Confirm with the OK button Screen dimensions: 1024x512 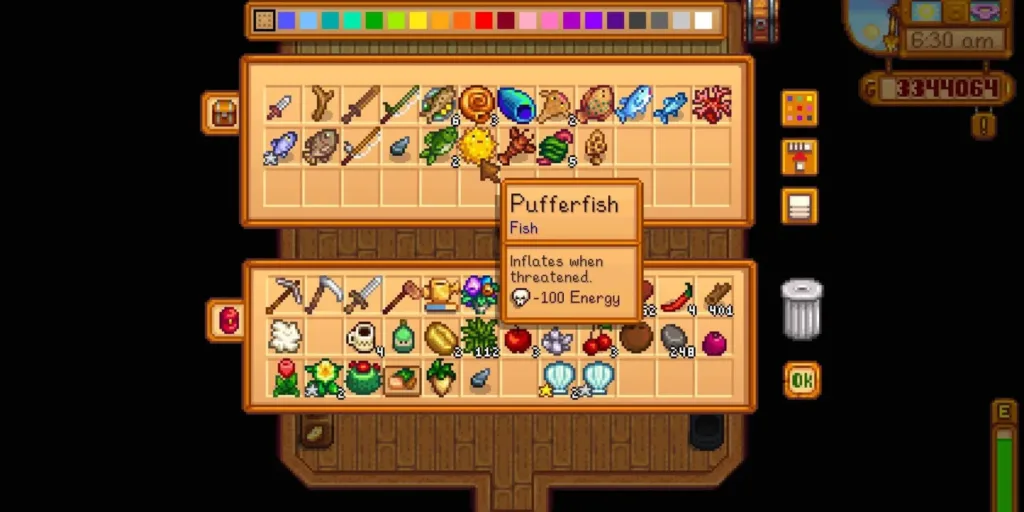(801, 380)
